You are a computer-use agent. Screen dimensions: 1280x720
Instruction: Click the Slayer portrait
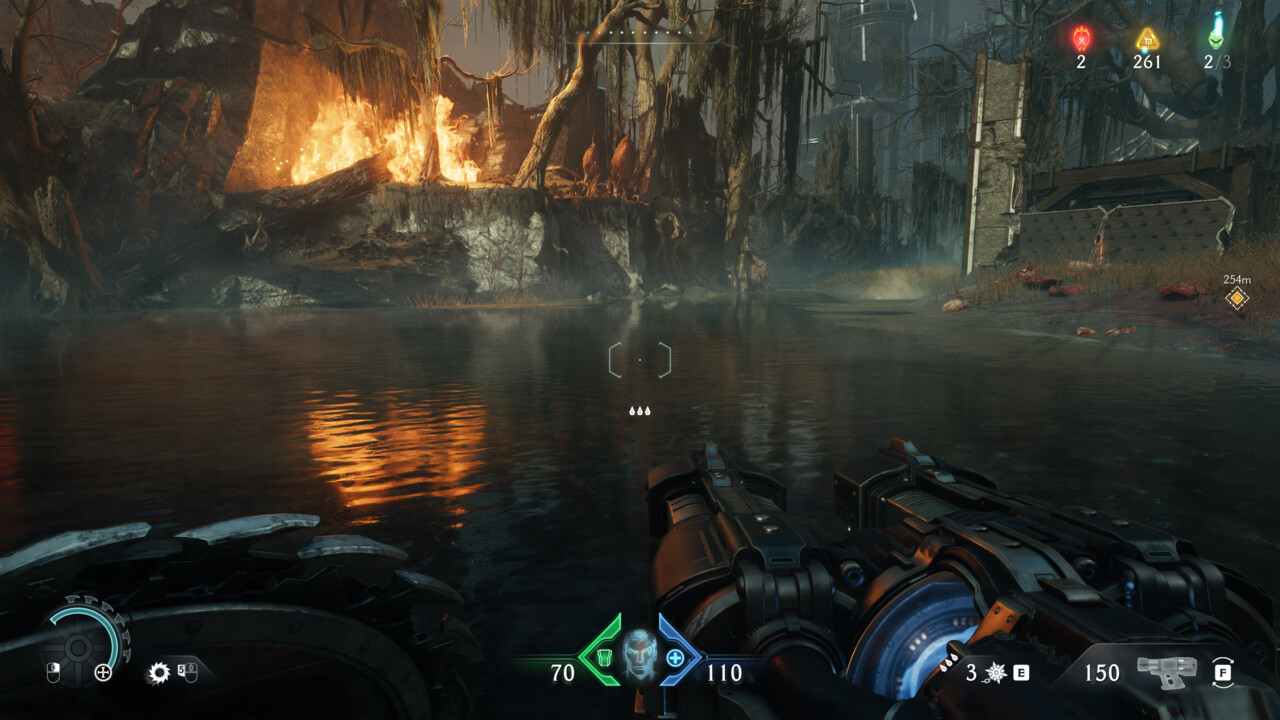[639, 655]
